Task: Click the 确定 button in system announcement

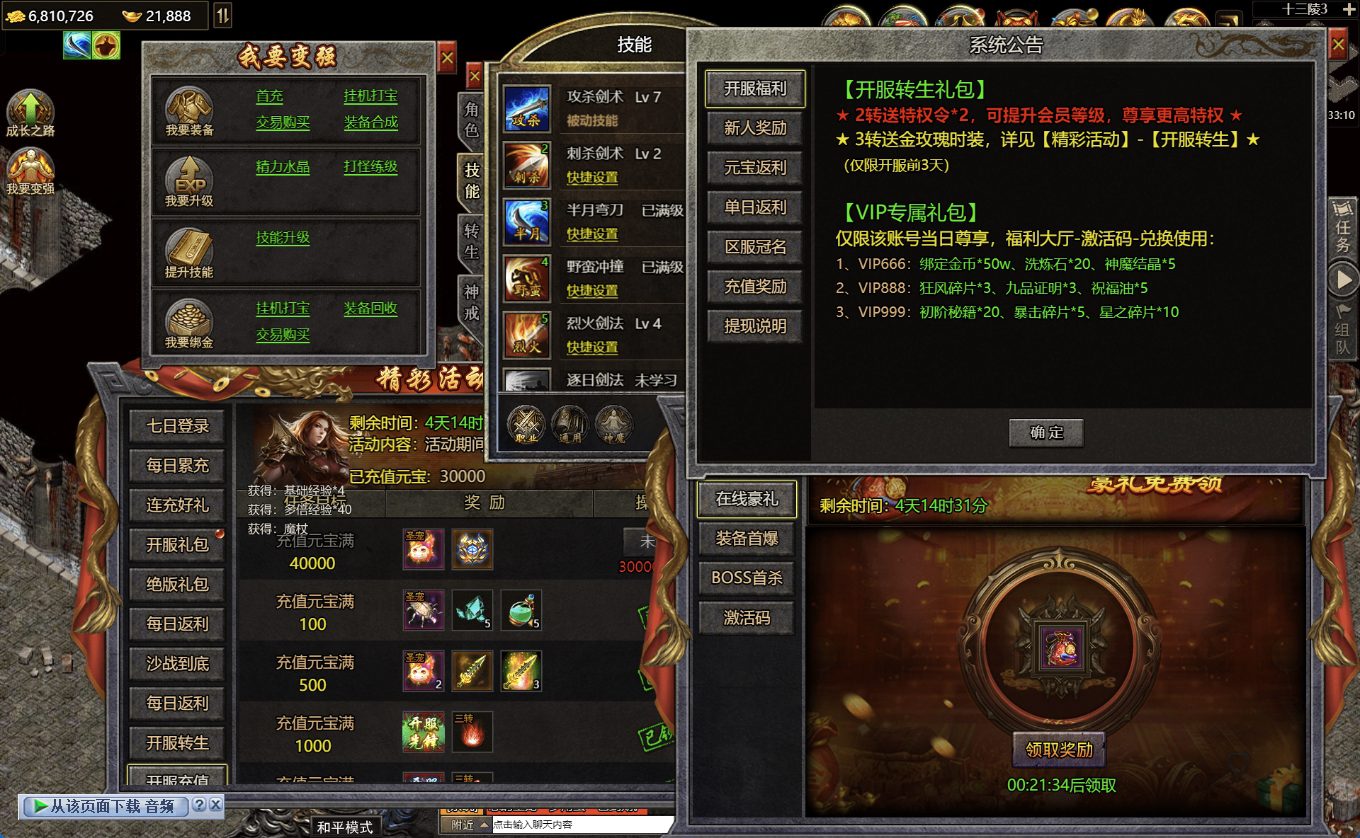Action: 1046,433
